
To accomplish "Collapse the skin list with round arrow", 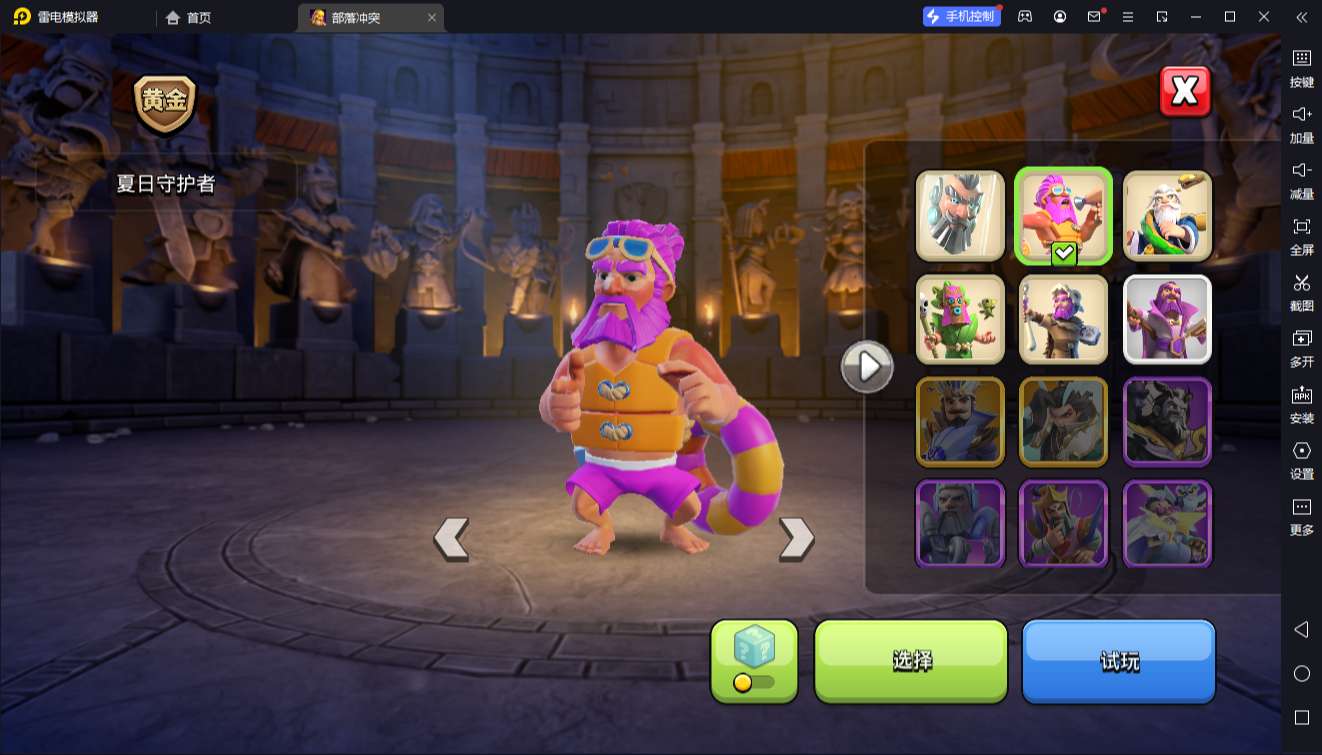I will point(867,367).
